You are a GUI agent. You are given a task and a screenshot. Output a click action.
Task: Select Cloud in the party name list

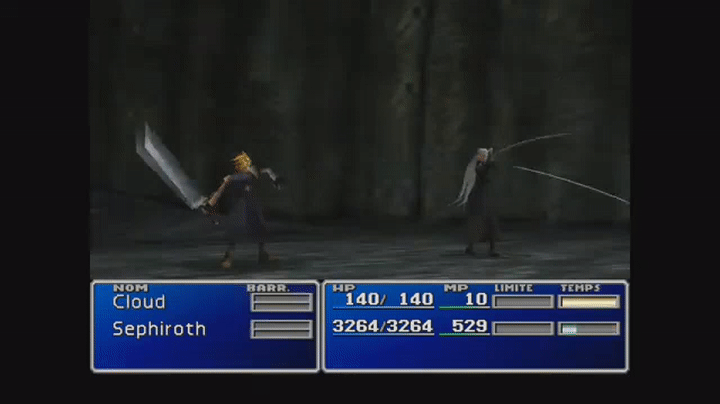[139, 302]
